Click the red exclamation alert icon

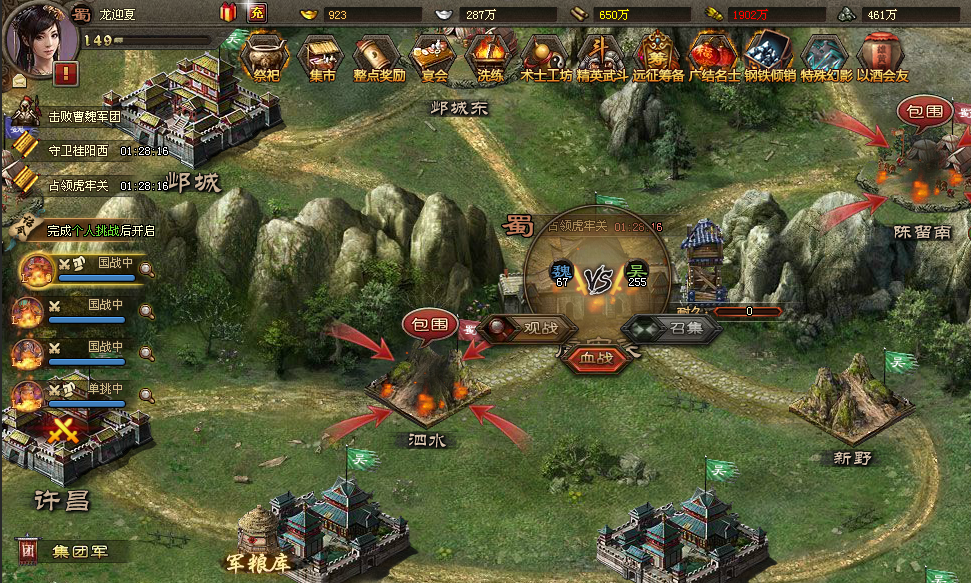[x=67, y=73]
